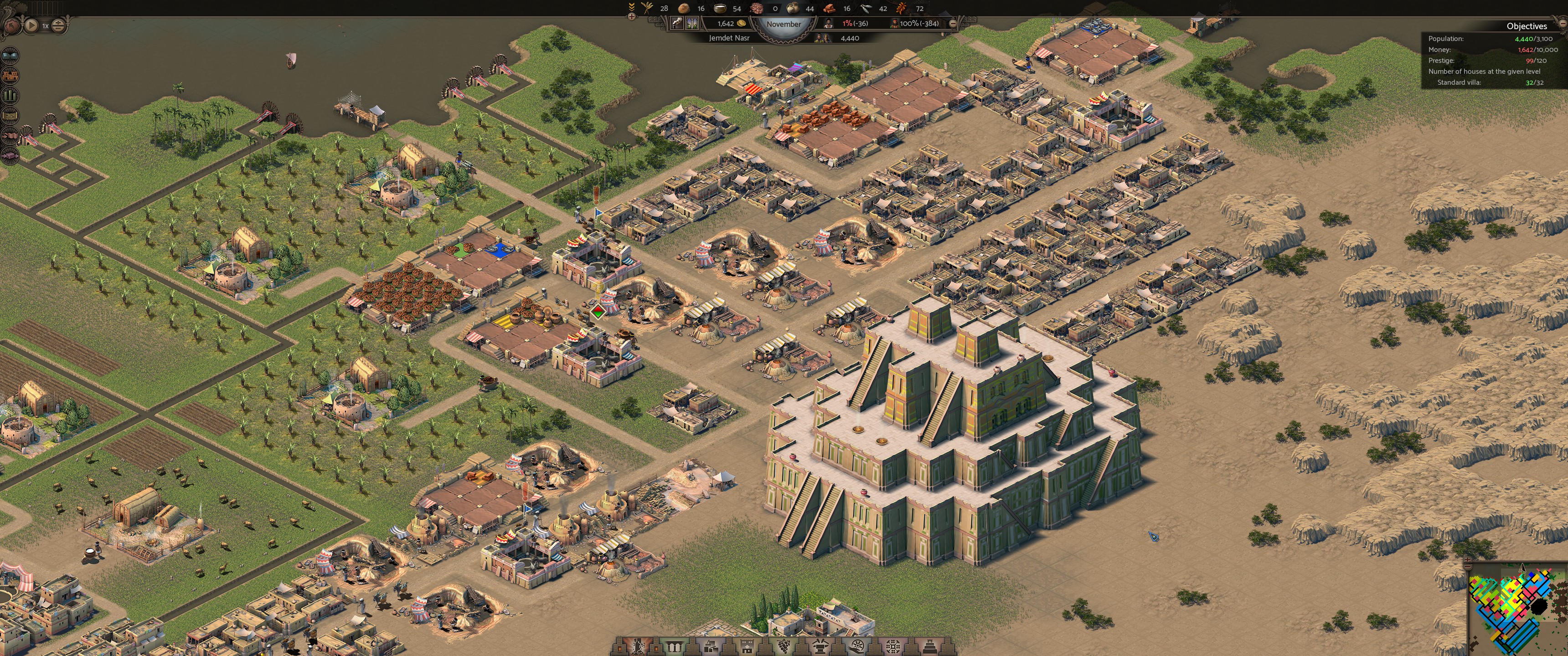Click the pink ribbon arrow icon
This screenshot has width=1568, height=656.
10,135
